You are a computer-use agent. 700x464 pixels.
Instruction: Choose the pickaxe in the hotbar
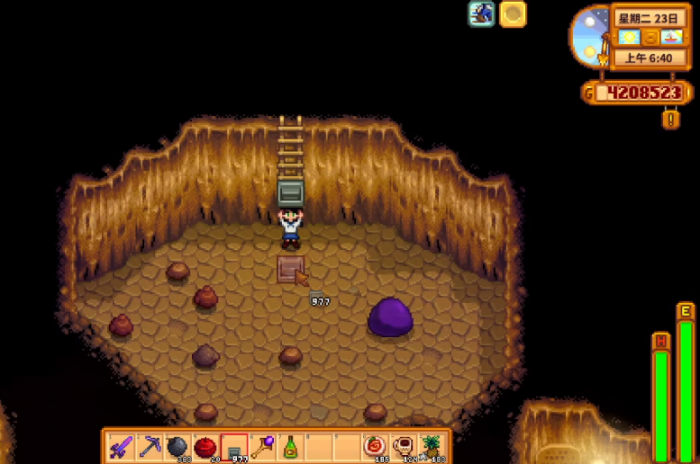pos(150,446)
